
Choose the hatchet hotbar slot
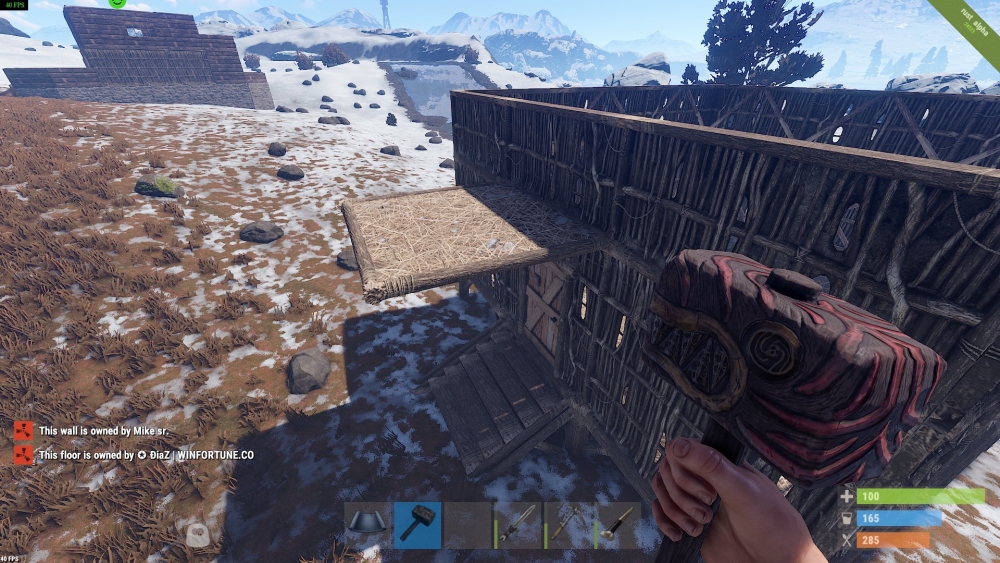[x=568, y=525]
